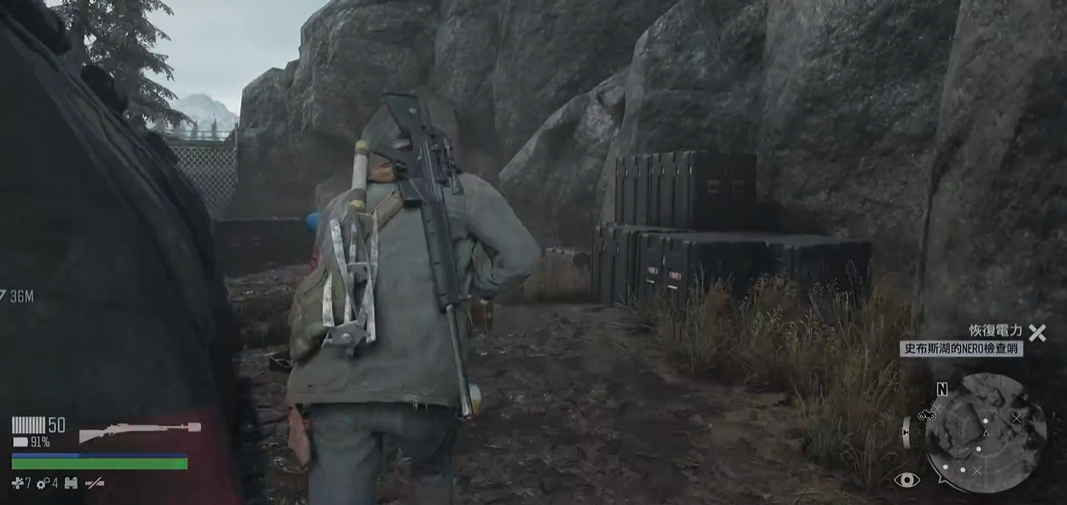This screenshot has width=1067, height=505.
Task: Click the bandage medical item icon
Action: coord(17,484)
